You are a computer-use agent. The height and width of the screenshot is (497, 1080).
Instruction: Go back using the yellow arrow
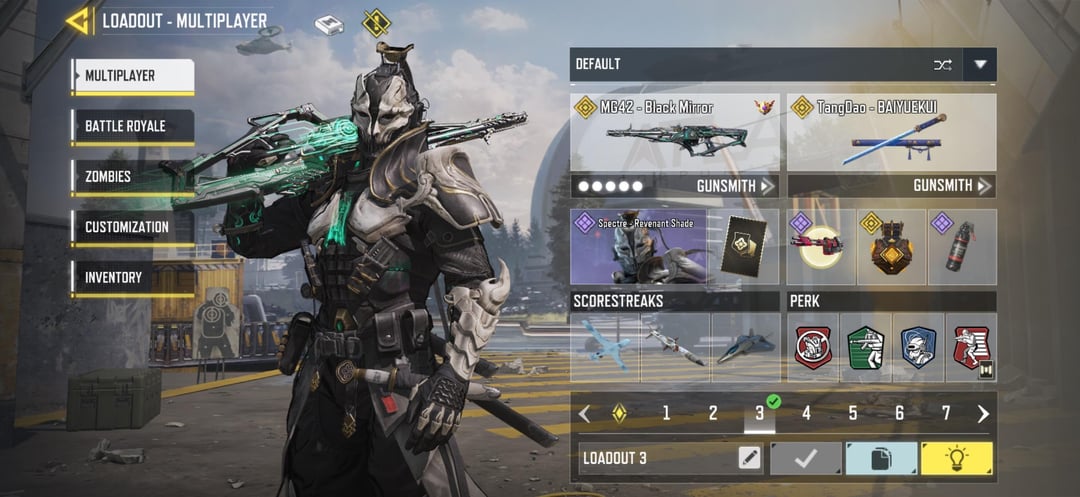click(x=77, y=20)
